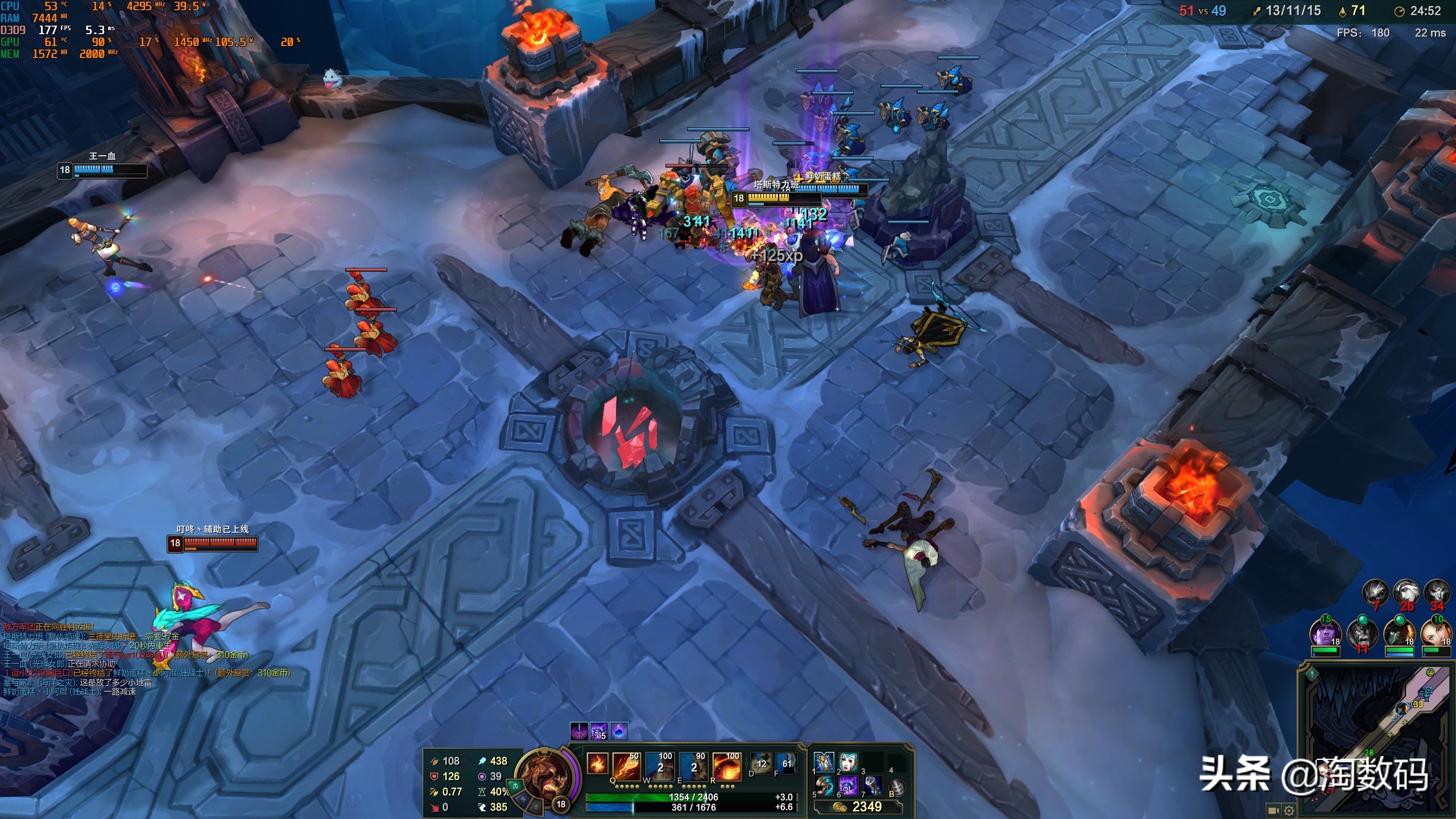The width and height of the screenshot is (1456, 819).
Task: Activate the hourglass item in slot 1
Action: tap(824, 762)
